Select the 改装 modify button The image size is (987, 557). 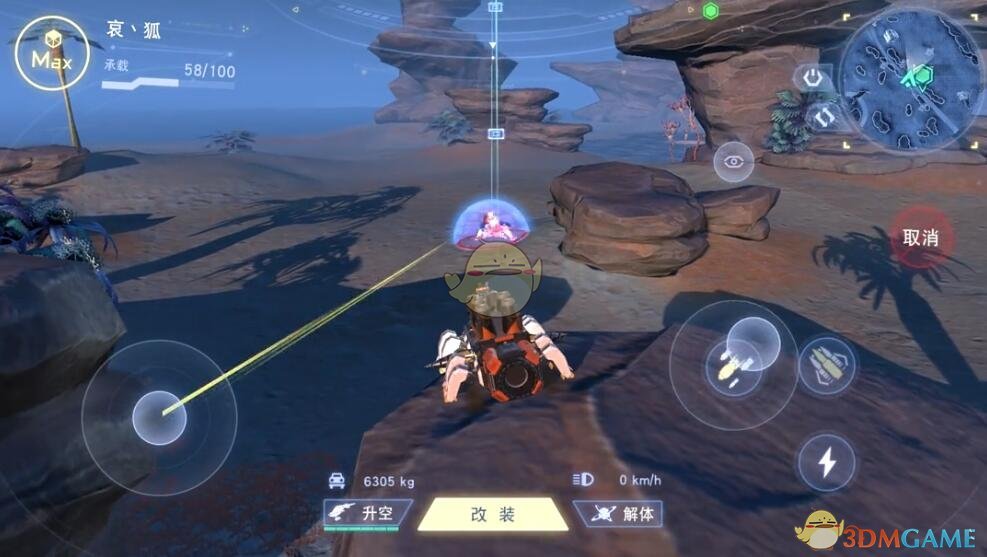pyautogui.click(x=492, y=514)
